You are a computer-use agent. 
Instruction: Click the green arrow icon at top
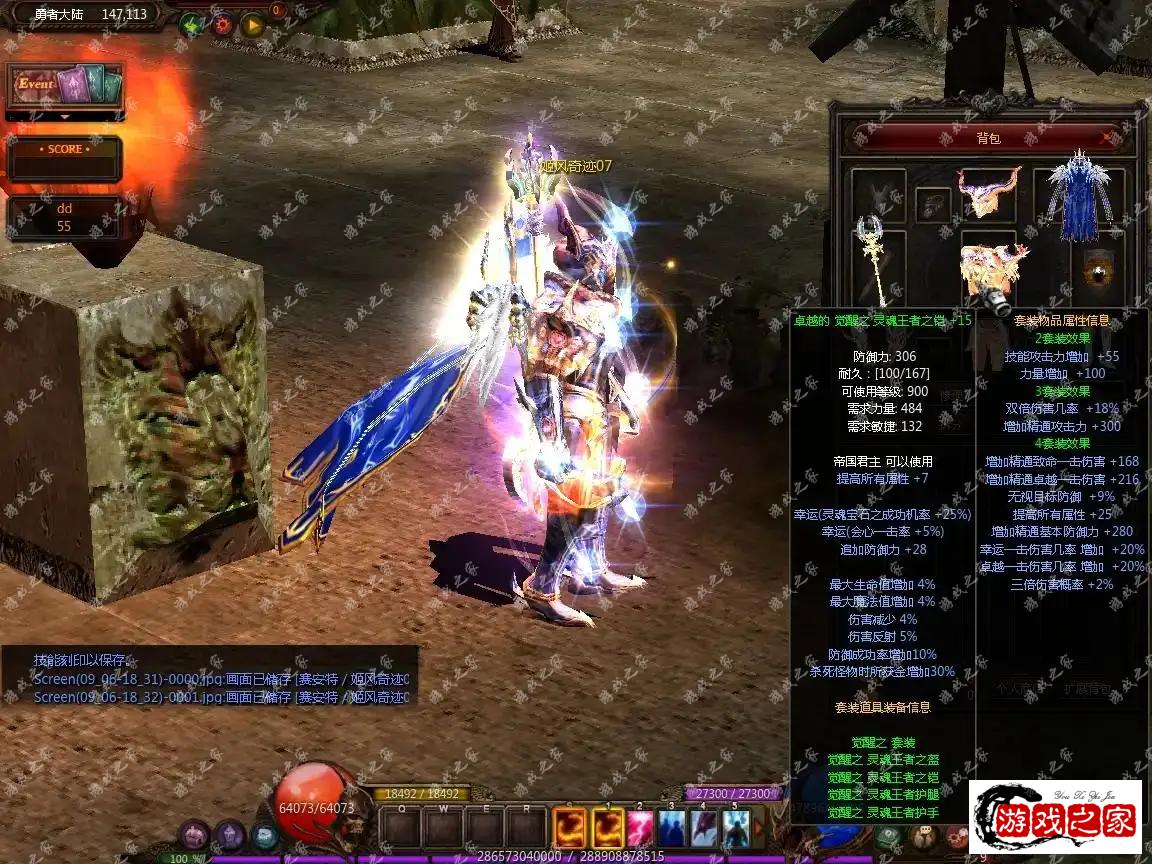coord(192,24)
